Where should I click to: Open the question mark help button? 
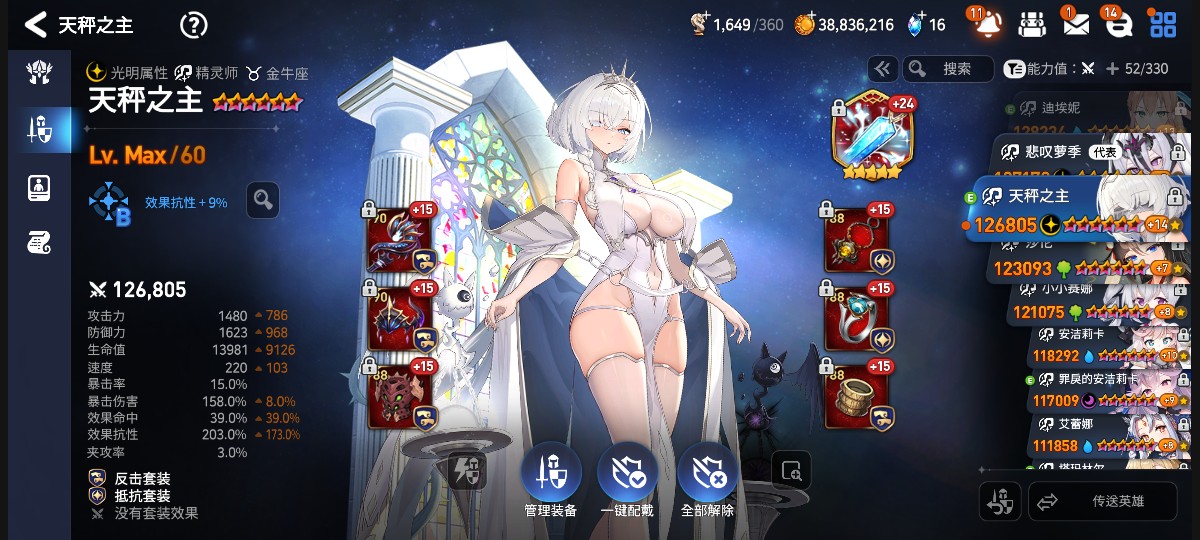click(193, 25)
